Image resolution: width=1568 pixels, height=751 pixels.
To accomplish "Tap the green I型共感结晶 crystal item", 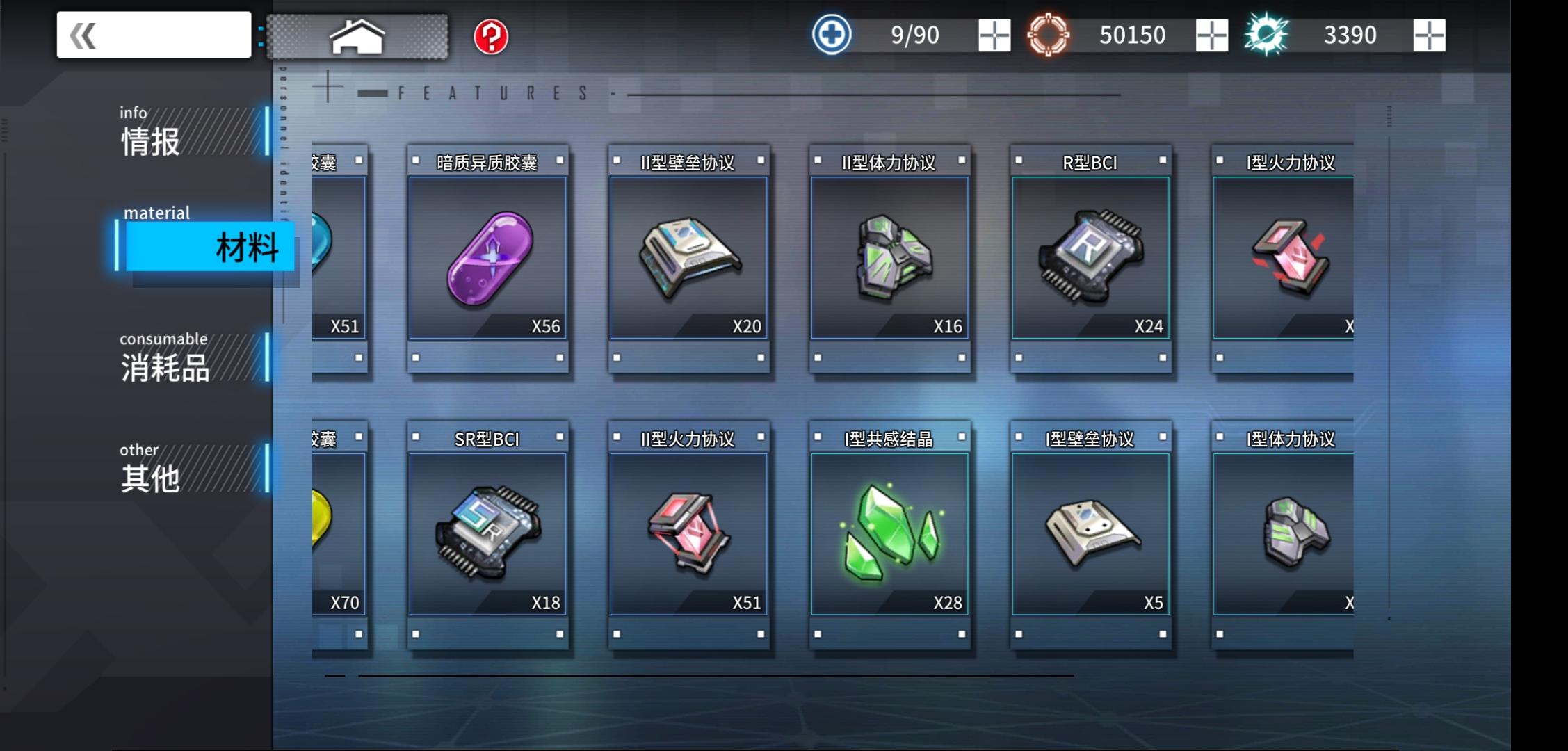I will tap(889, 535).
